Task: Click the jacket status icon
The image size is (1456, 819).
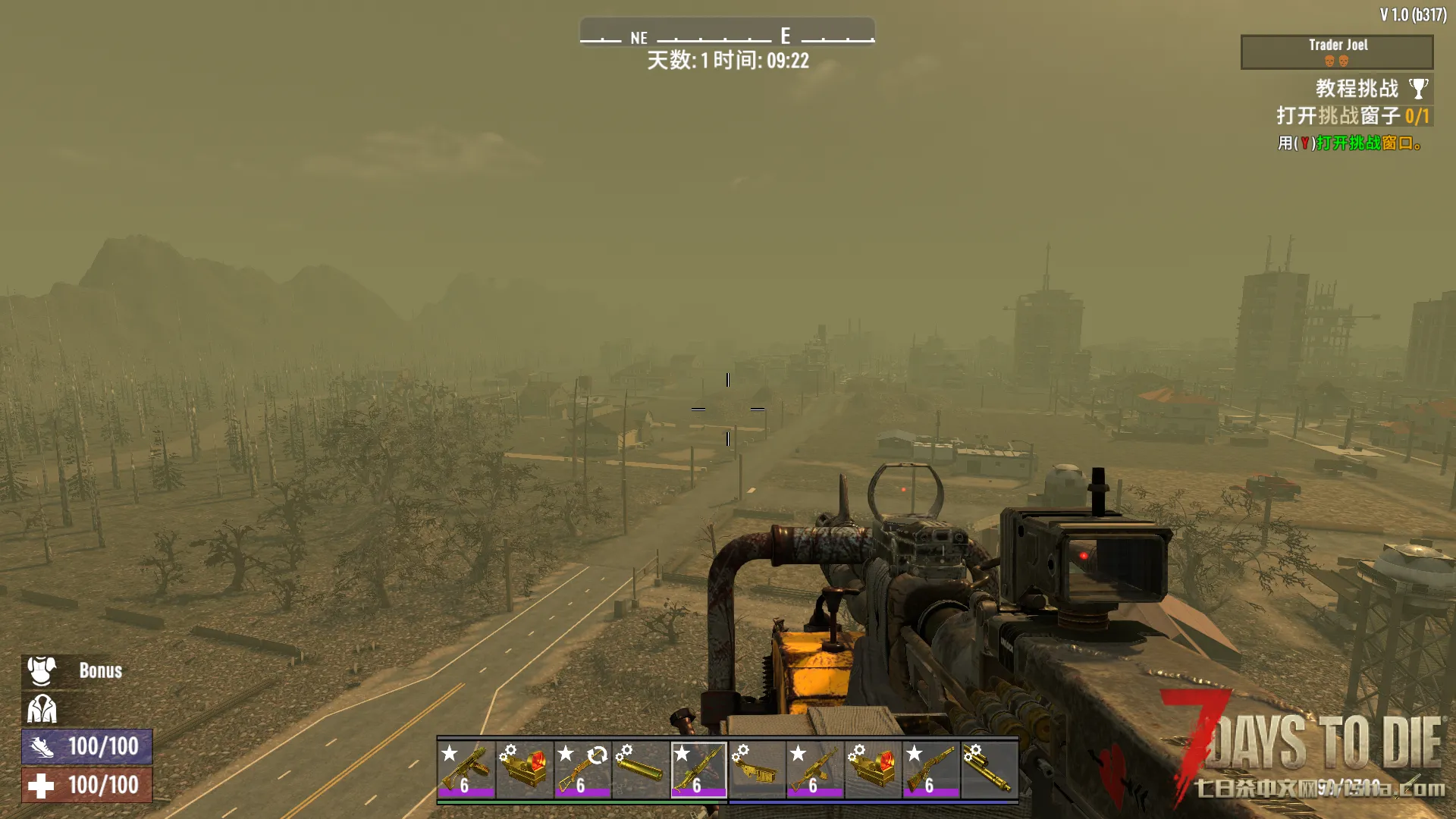Action: [42, 710]
